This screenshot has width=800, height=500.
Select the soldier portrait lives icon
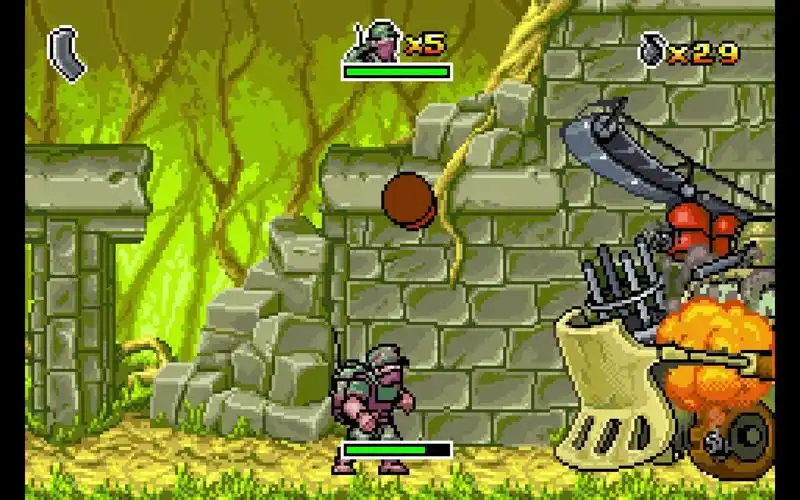pyautogui.click(x=373, y=43)
